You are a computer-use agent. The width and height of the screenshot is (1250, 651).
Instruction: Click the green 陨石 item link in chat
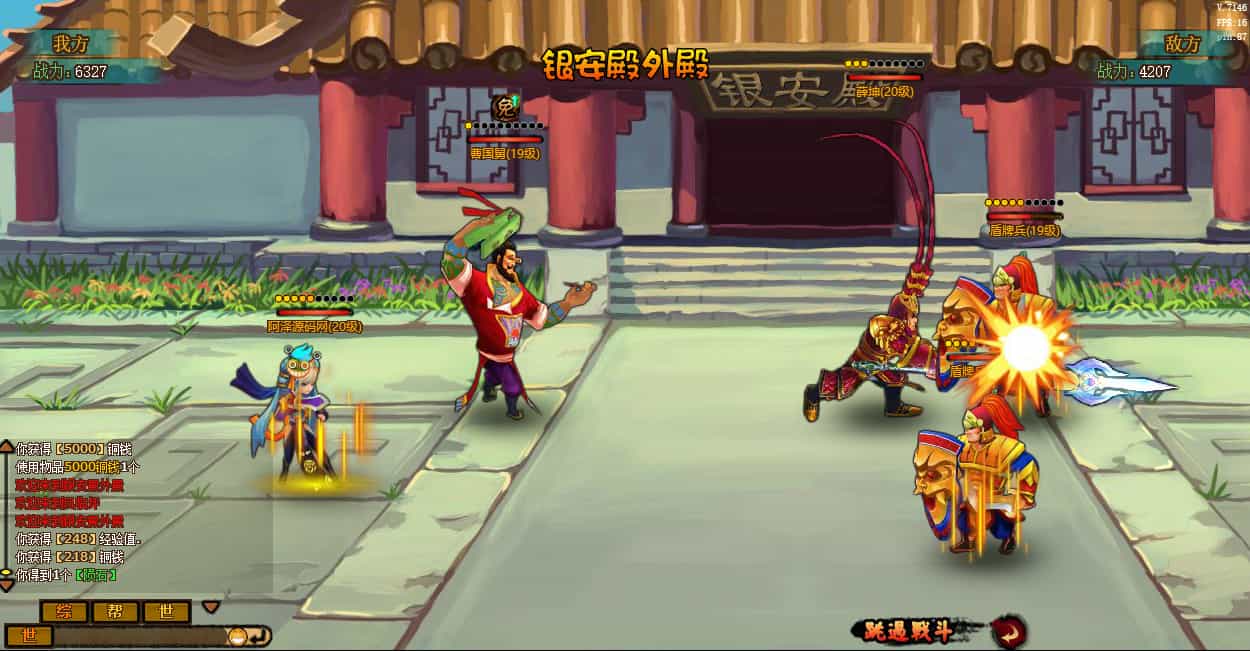click(98, 575)
